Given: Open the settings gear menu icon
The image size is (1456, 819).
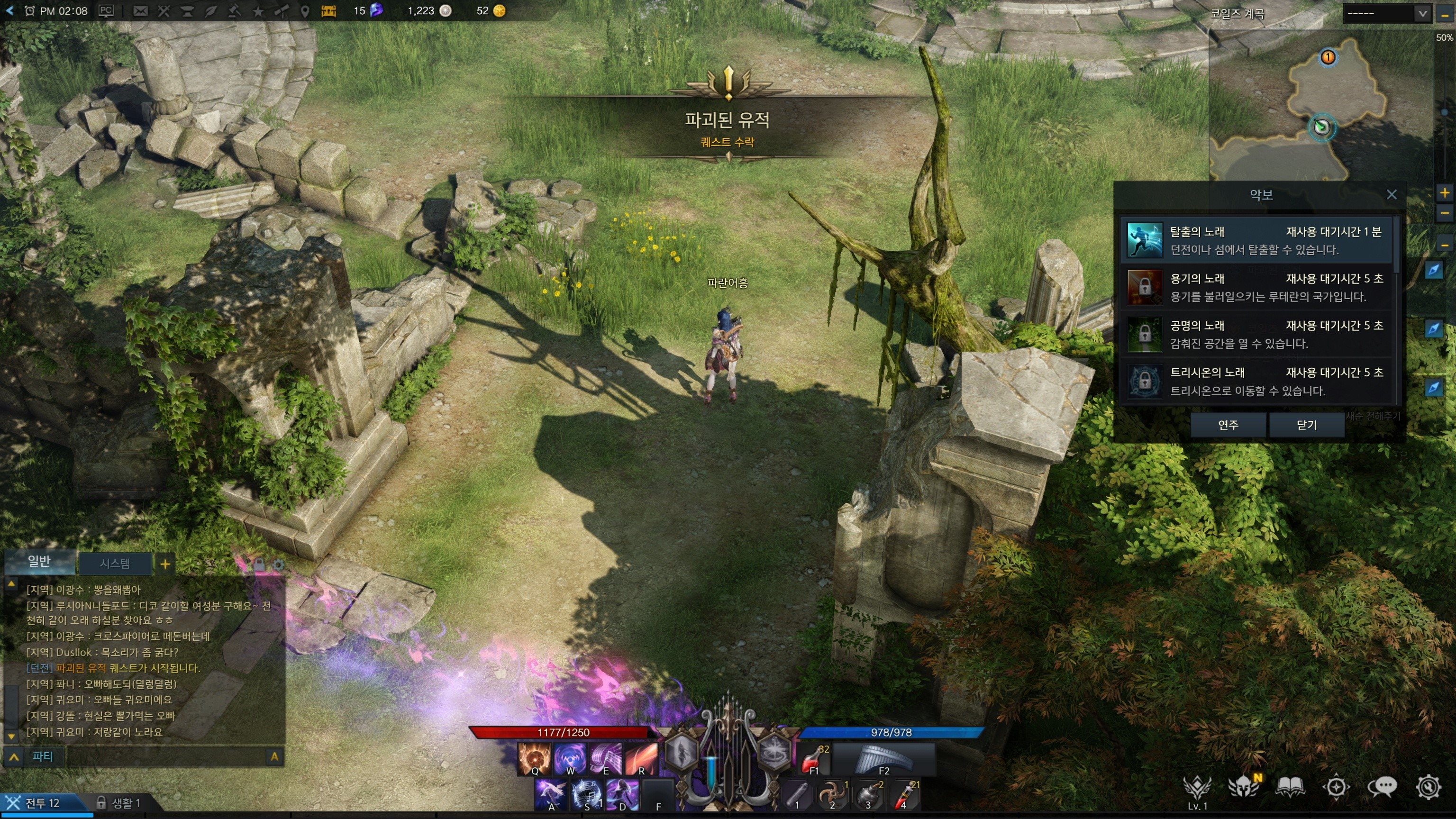Looking at the screenshot, I should [x=1428, y=787].
